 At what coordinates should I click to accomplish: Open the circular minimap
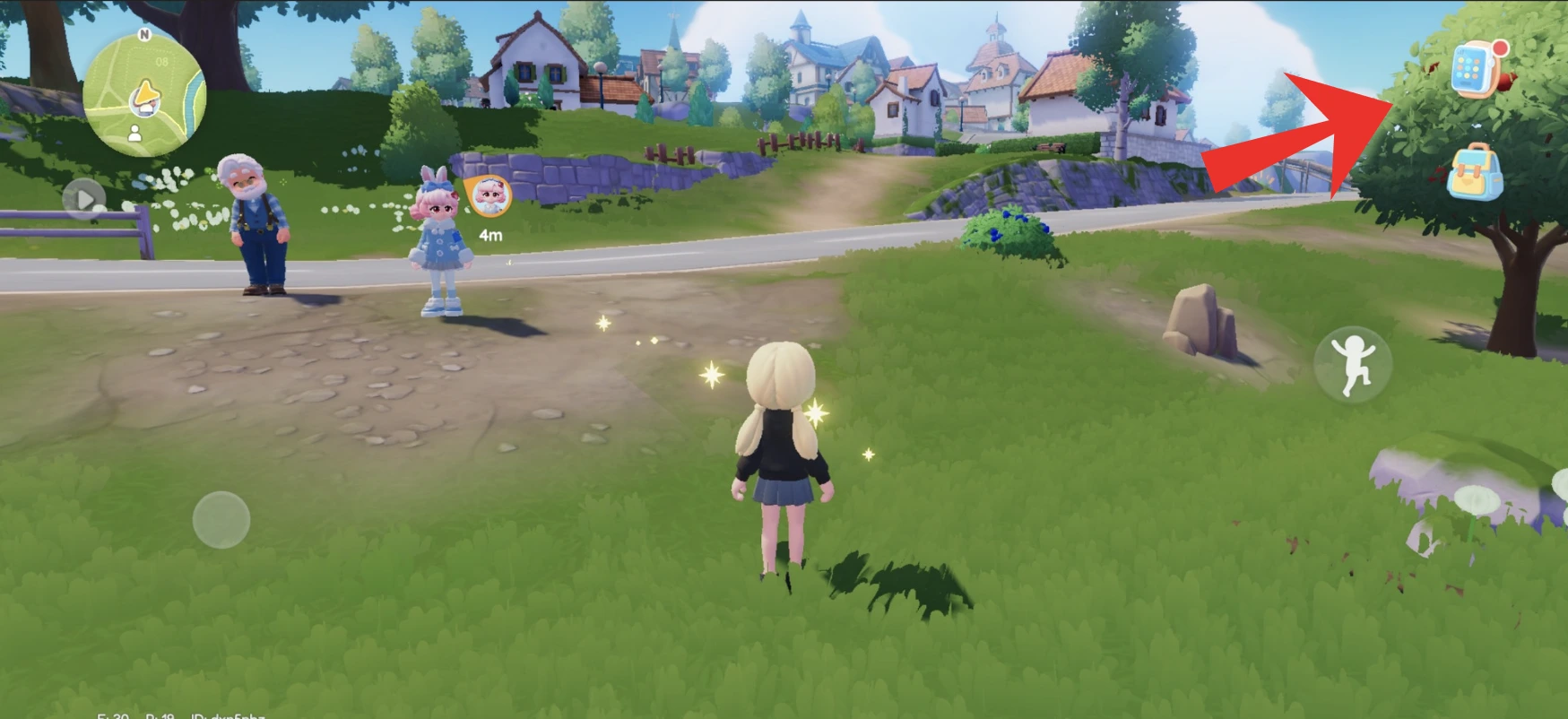coord(143,94)
